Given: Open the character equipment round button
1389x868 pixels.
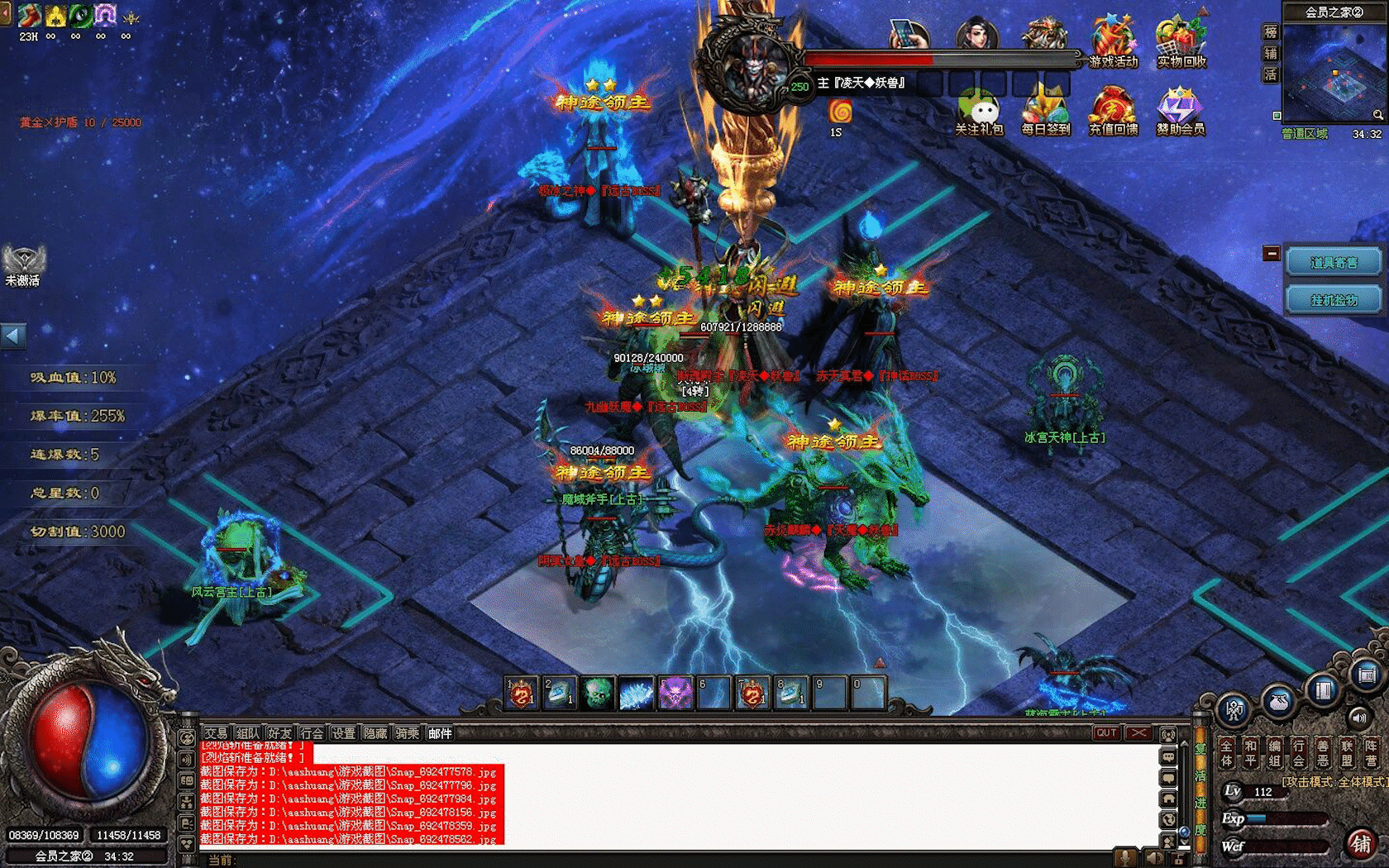Looking at the screenshot, I should point(1235,709).
